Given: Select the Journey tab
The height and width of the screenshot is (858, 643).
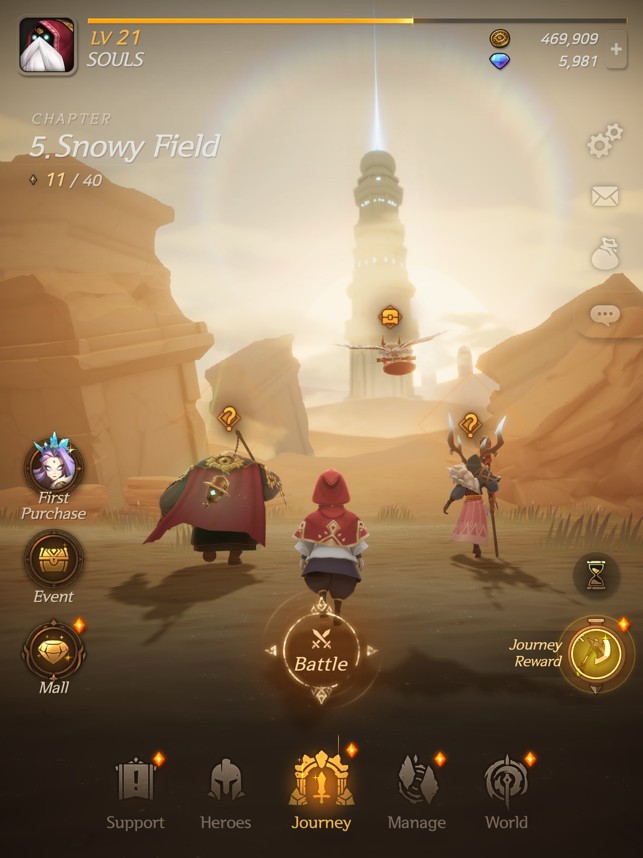Looking at the screenshot, I should point(321,792).
